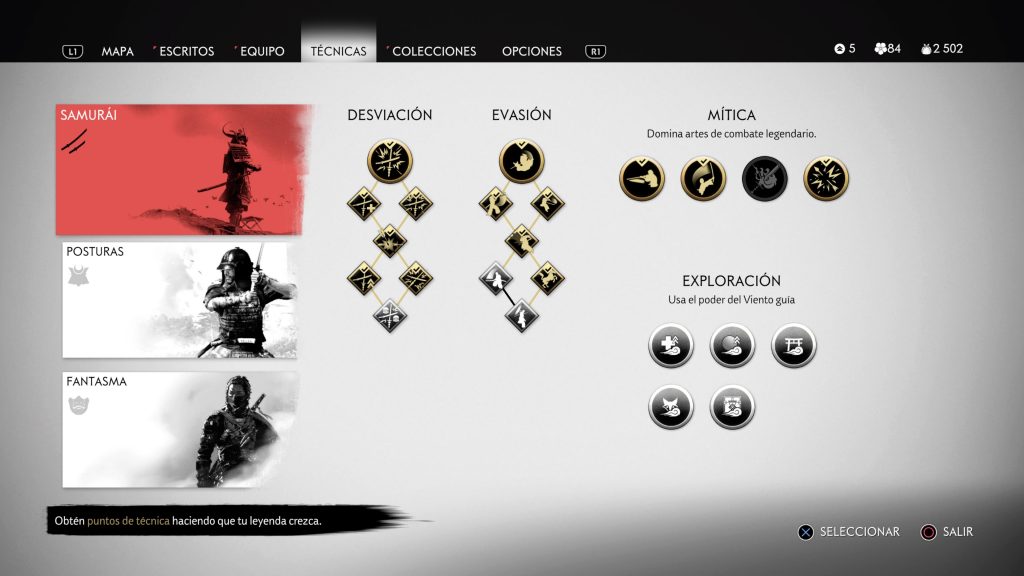Select the Mítica dashing strike technique
Viewport: 1024px width, 576px height.
(642, 178)
